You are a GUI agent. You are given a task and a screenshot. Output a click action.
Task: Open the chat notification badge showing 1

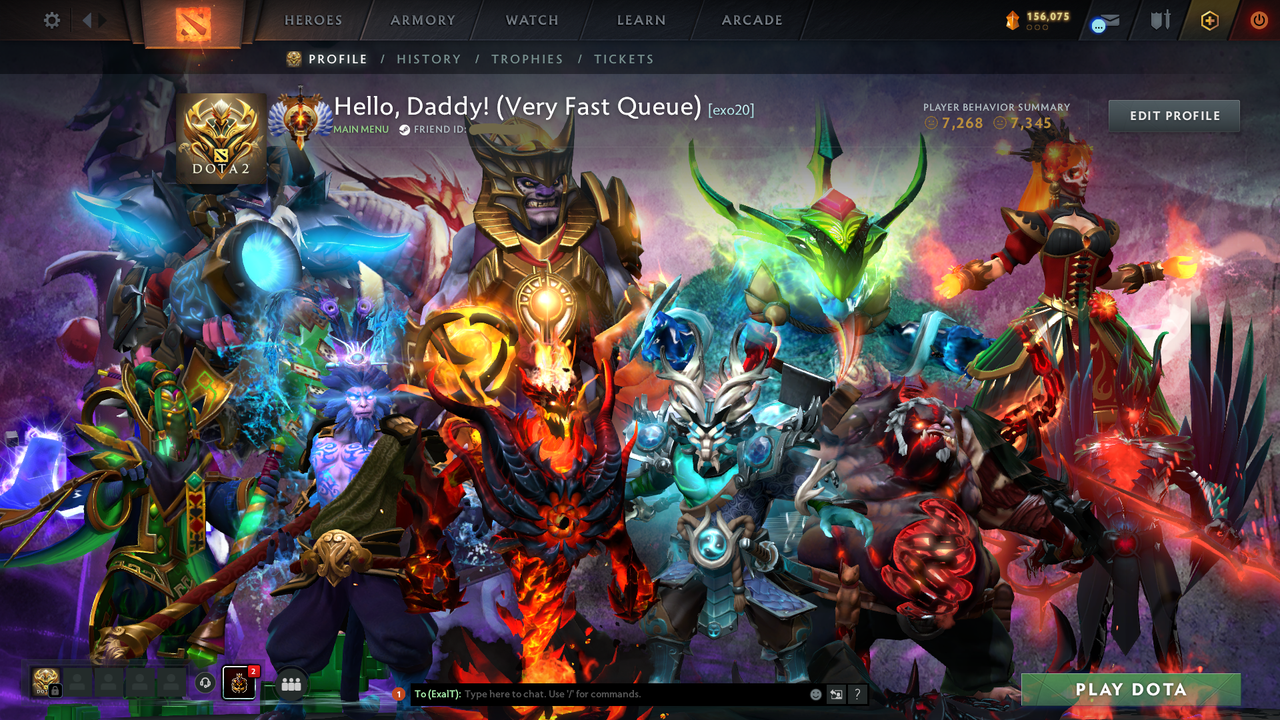[x=399, y=693]
